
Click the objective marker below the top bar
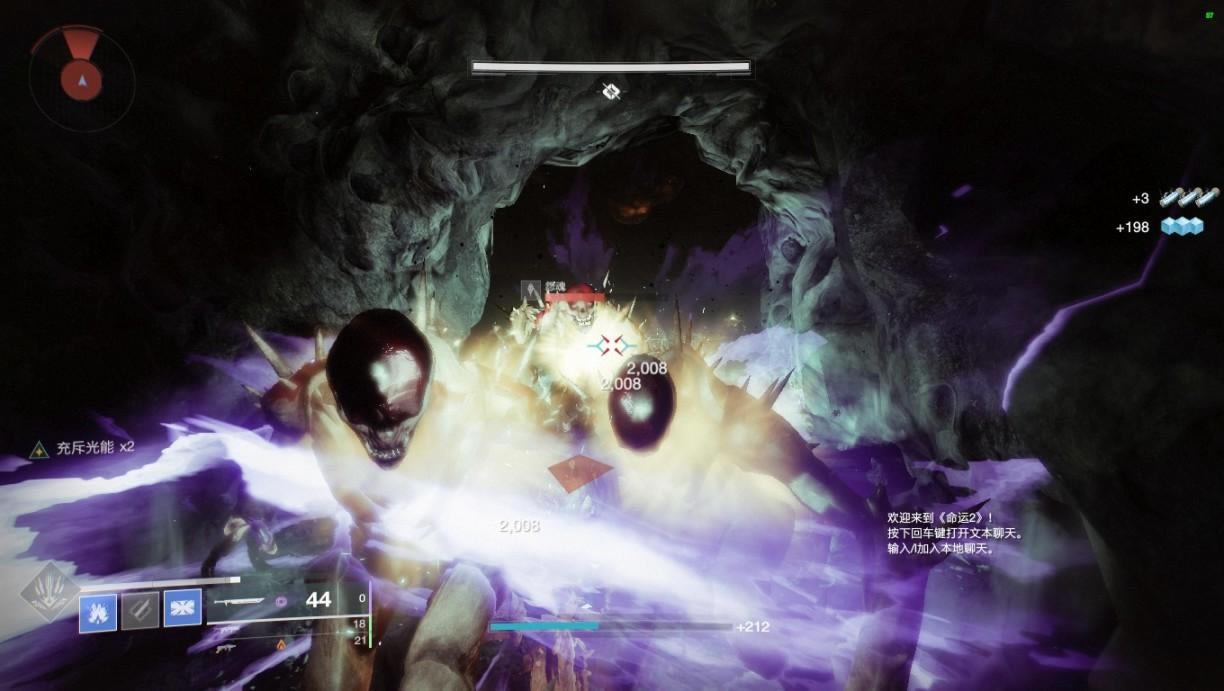611,92
